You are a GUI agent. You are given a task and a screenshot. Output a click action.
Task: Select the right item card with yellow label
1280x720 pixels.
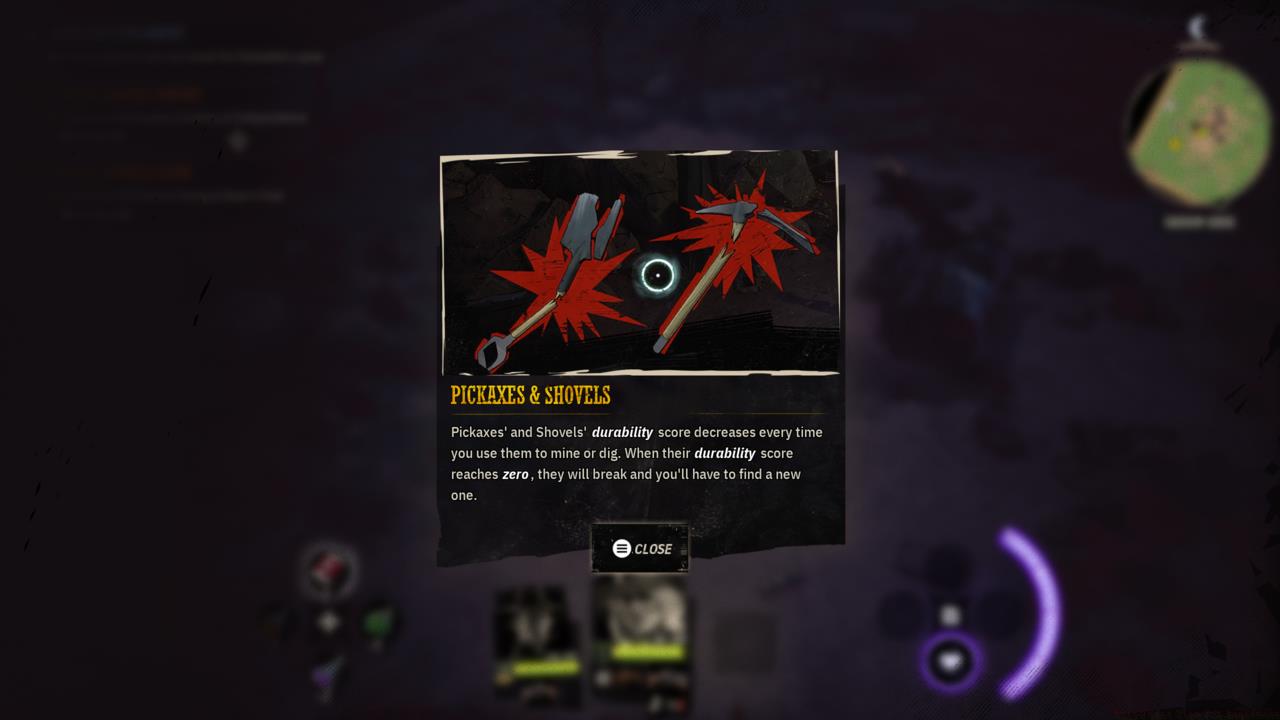click(640, 640)
